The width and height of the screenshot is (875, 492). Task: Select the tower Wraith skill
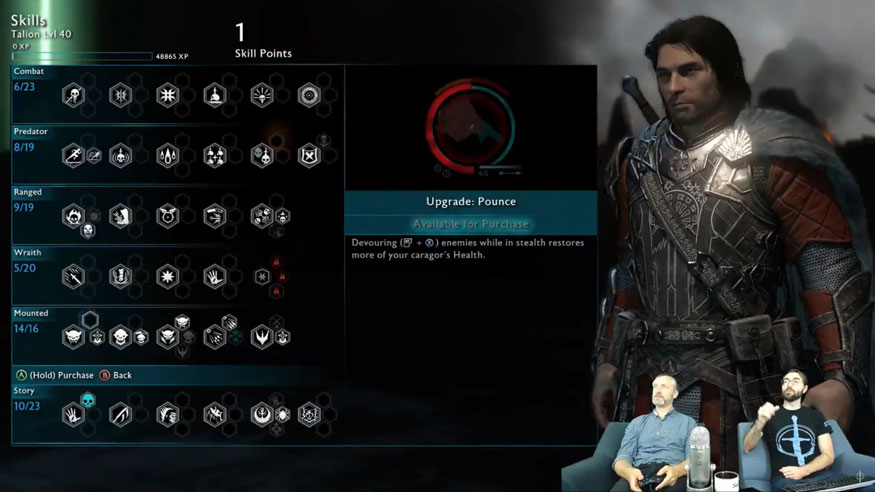(120, 276)
